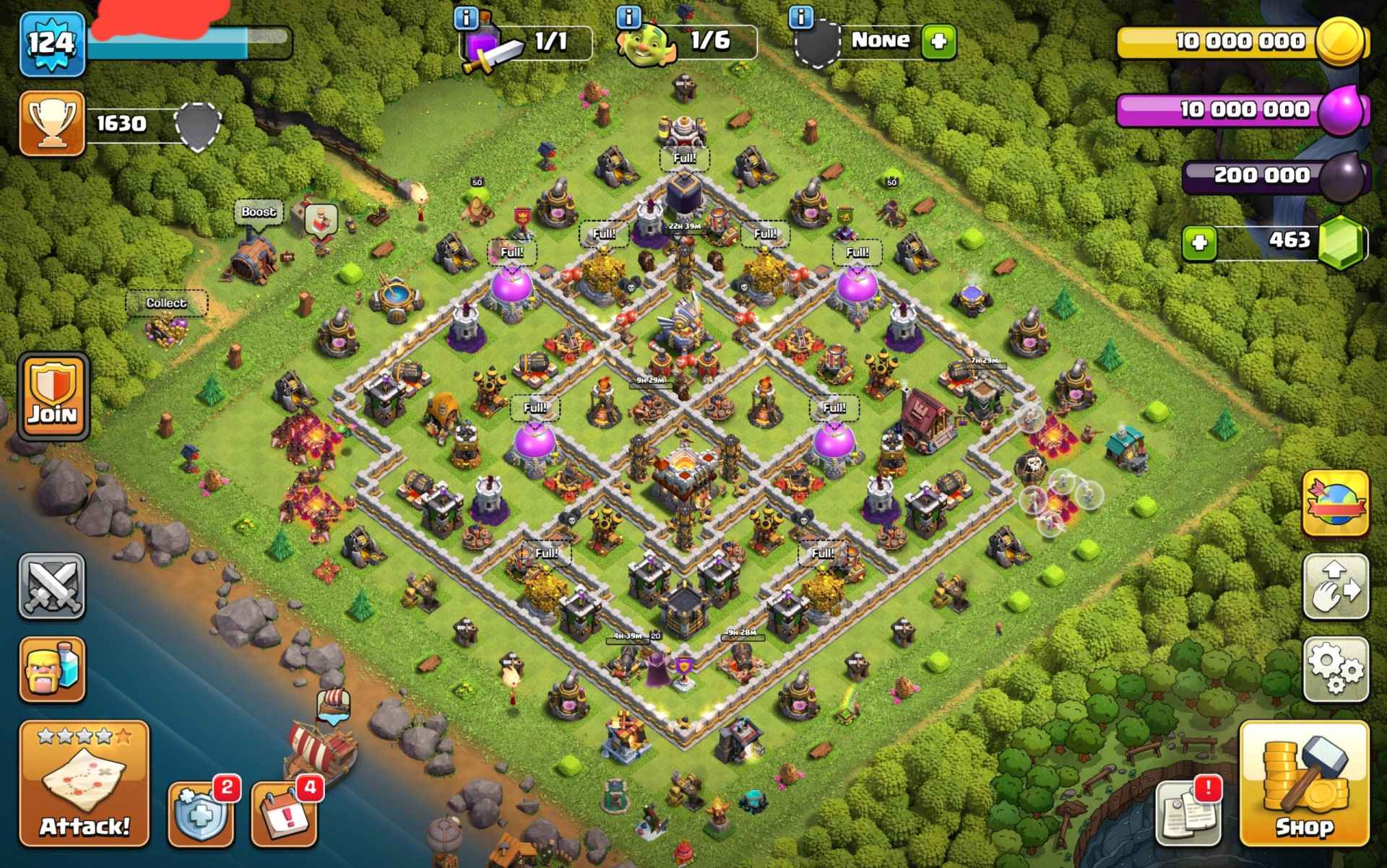
Task: Show laboratory info for 1/1 sword icon
Action: tap(467, 17)
